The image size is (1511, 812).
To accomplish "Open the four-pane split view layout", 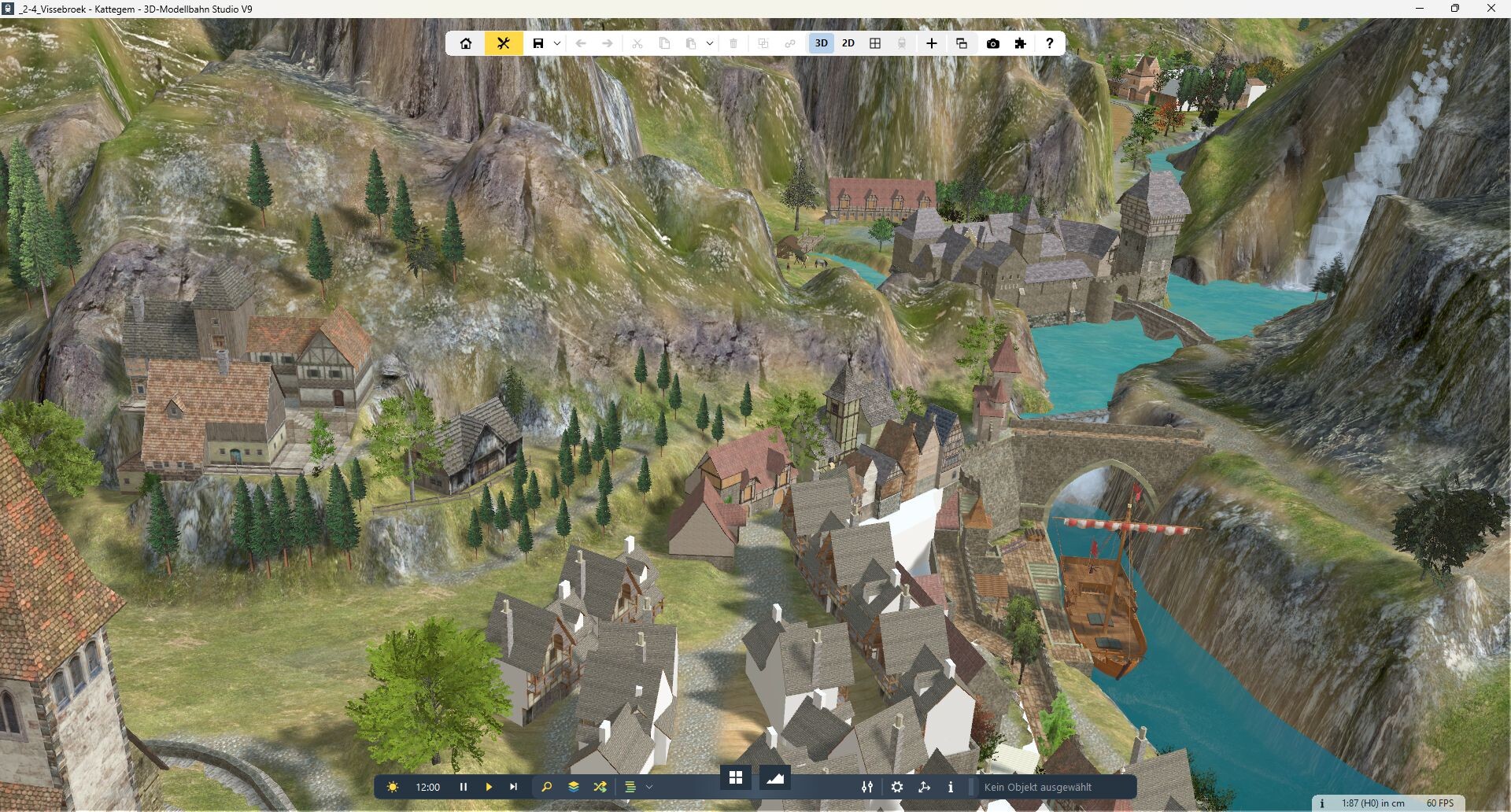I will pyautogui.click(x=874, y=43).
